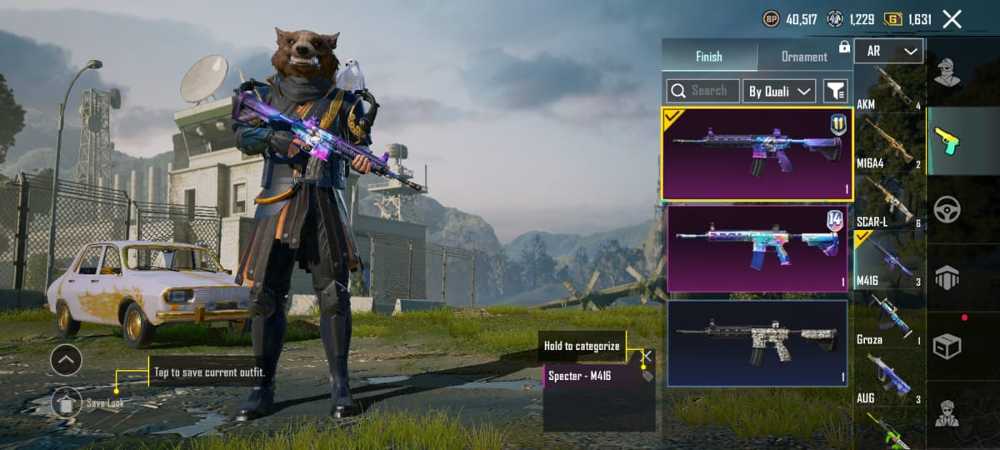Open the AR weapon type dropdown
This screenshot has height=450, width=1000.
coord(889,51)
